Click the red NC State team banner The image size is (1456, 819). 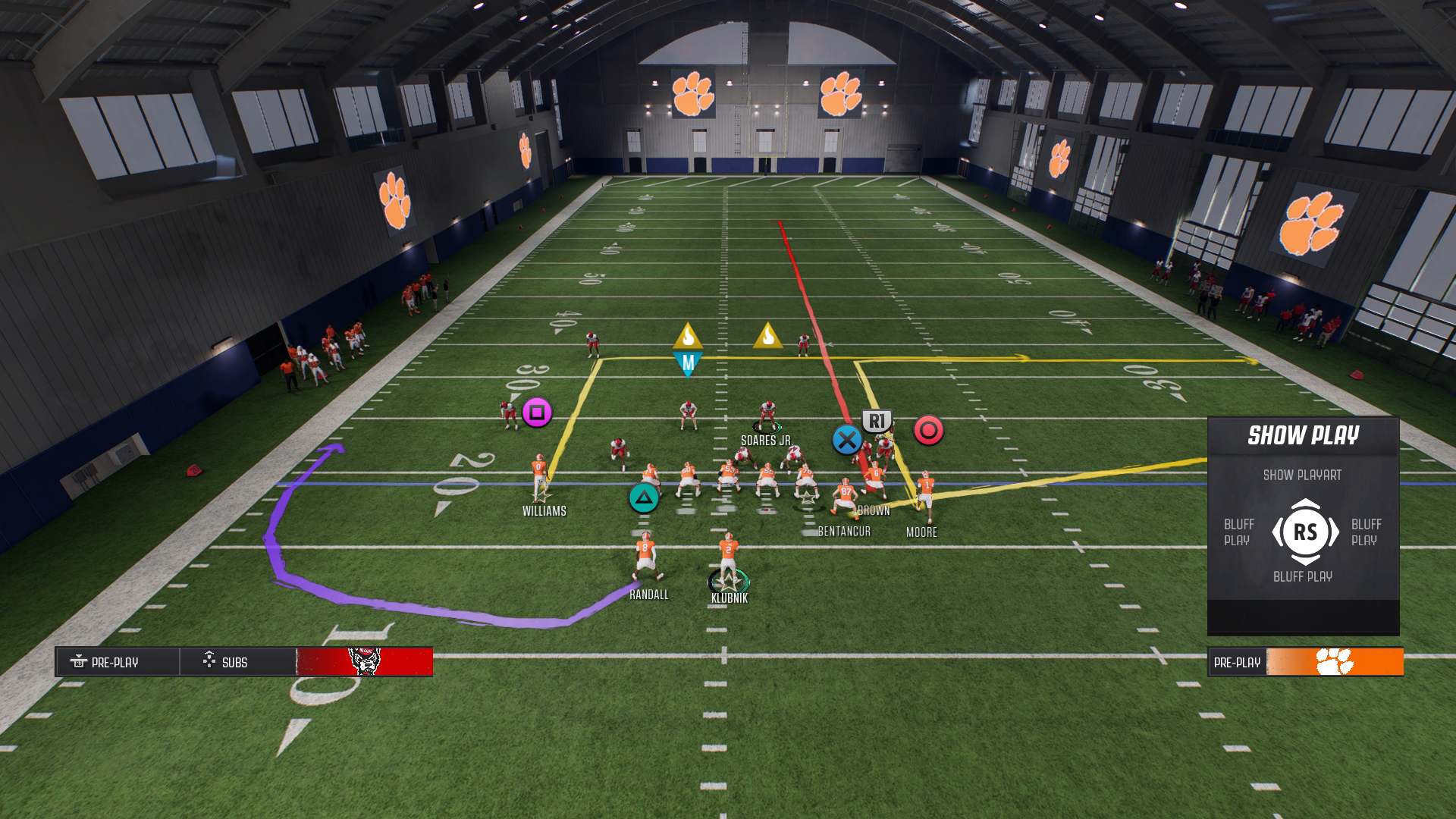[x=365, y=662]
